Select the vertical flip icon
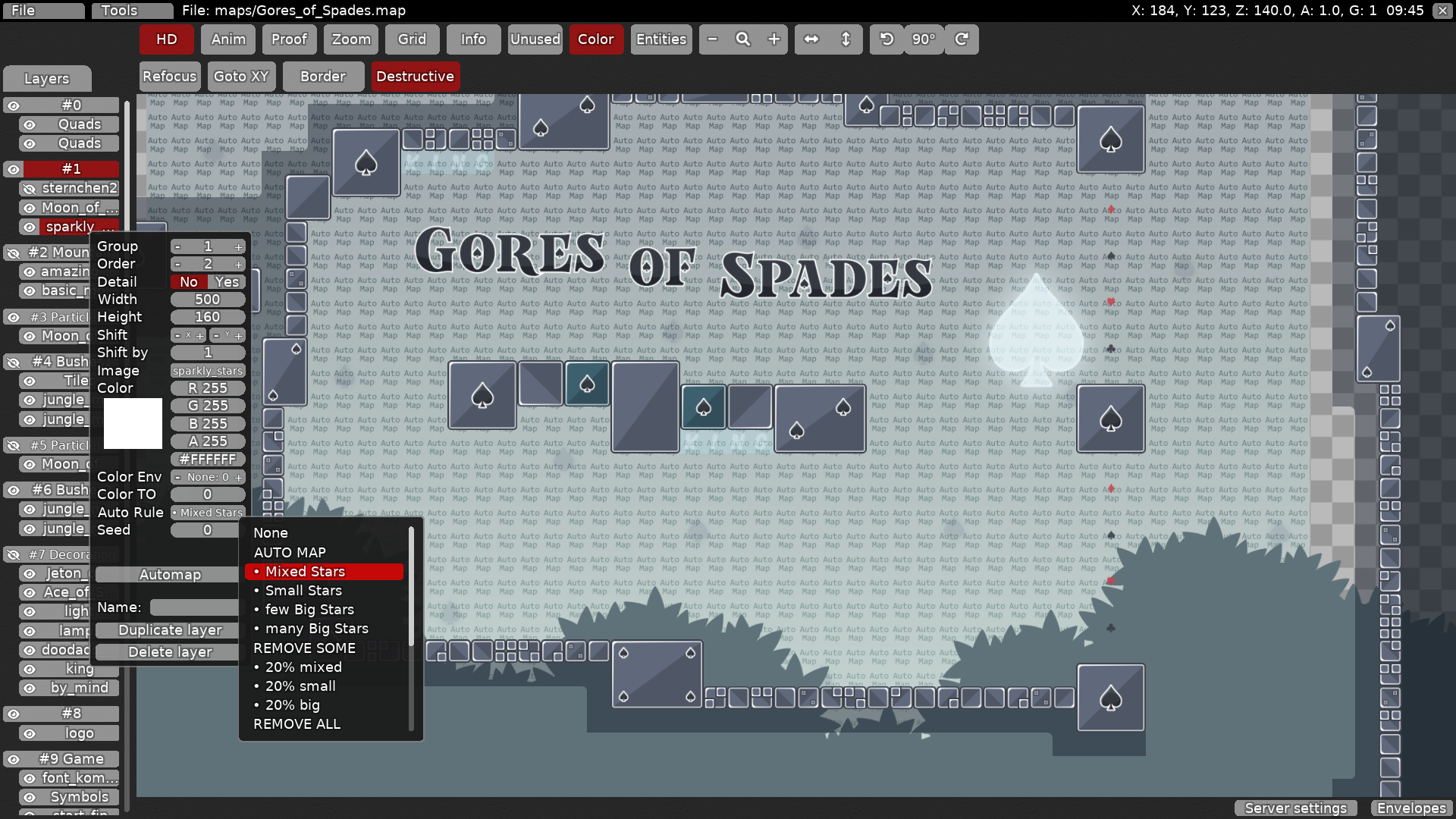 tap(844, 39)
